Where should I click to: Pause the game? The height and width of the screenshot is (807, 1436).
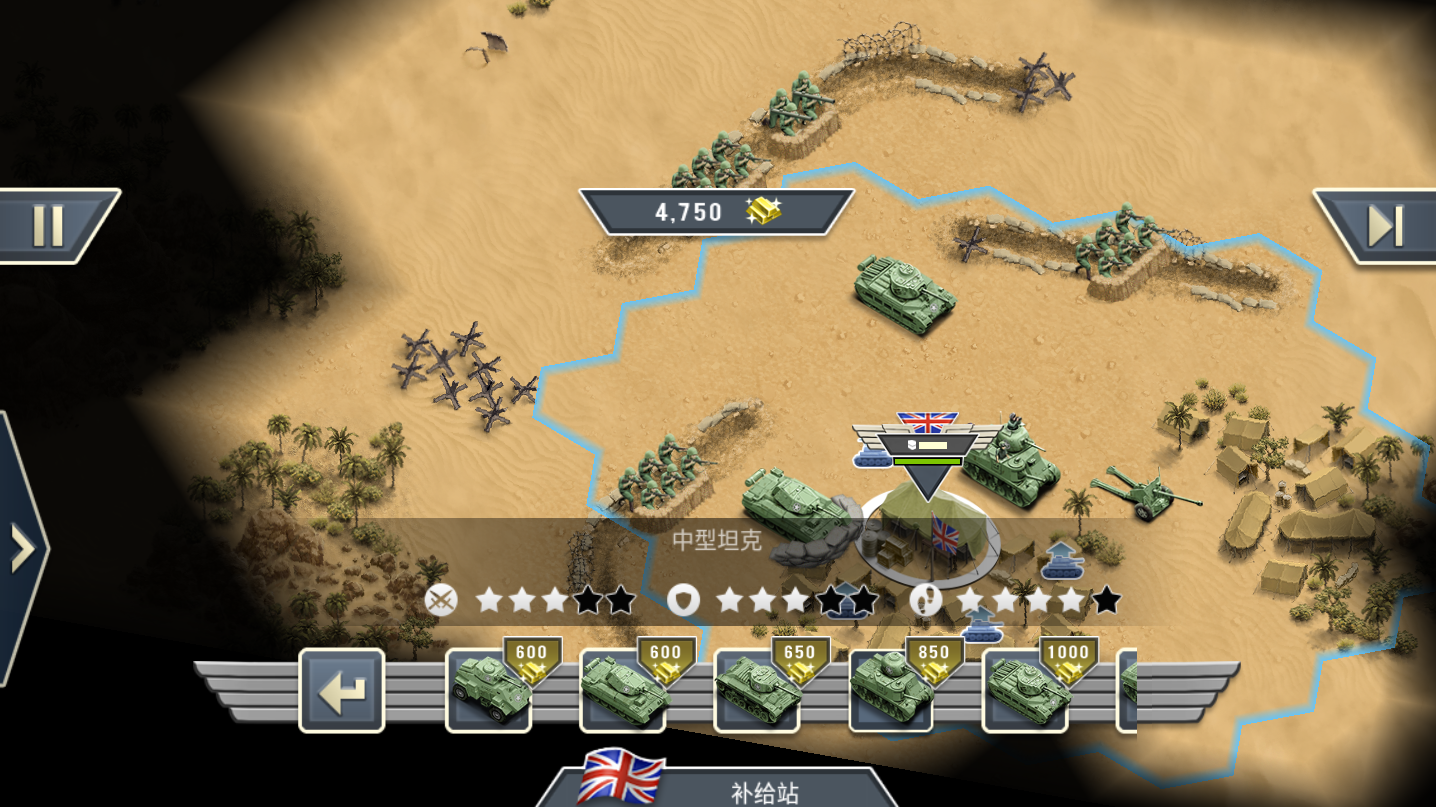47,224
